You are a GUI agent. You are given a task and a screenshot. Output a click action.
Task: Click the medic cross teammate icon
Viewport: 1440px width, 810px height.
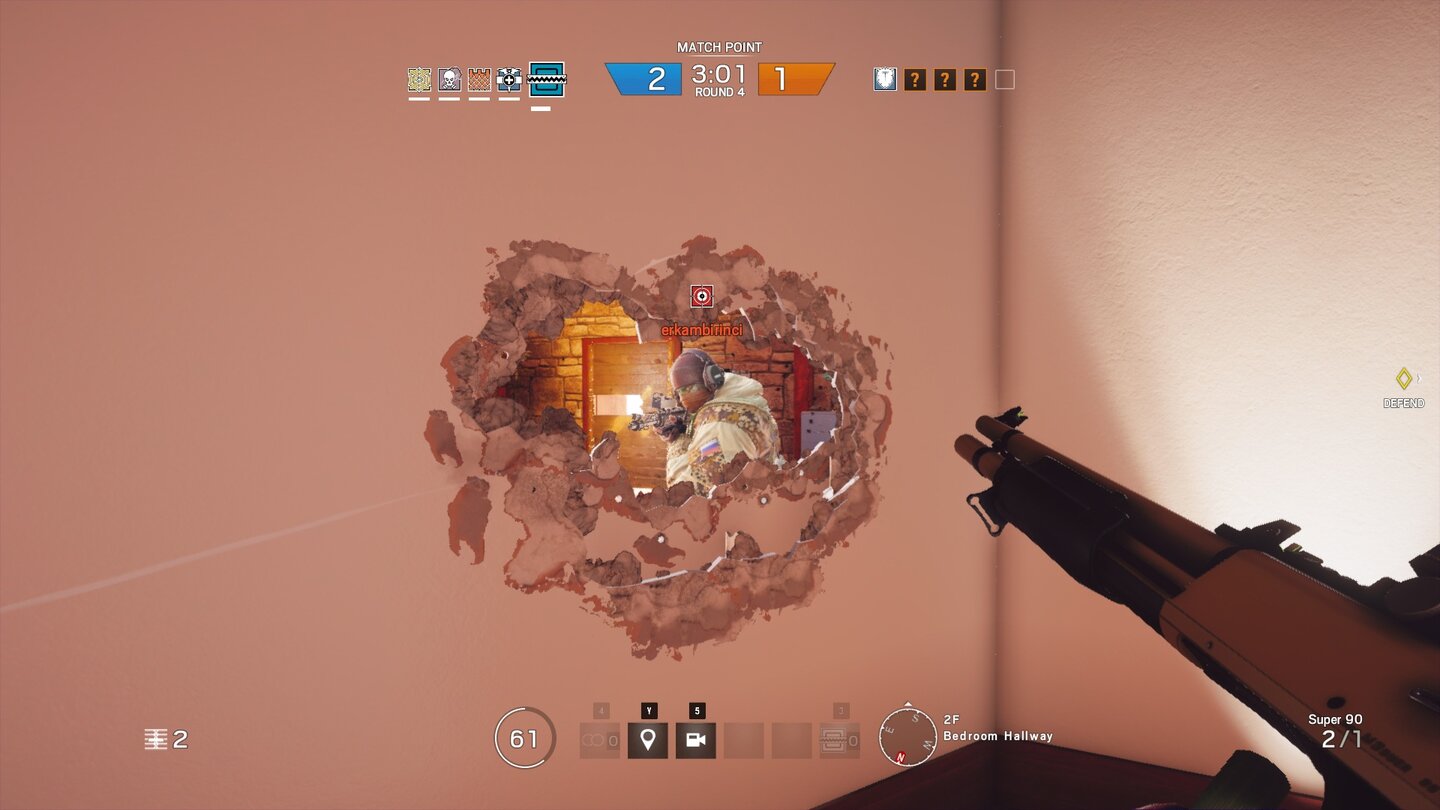[x=509, y=80]
